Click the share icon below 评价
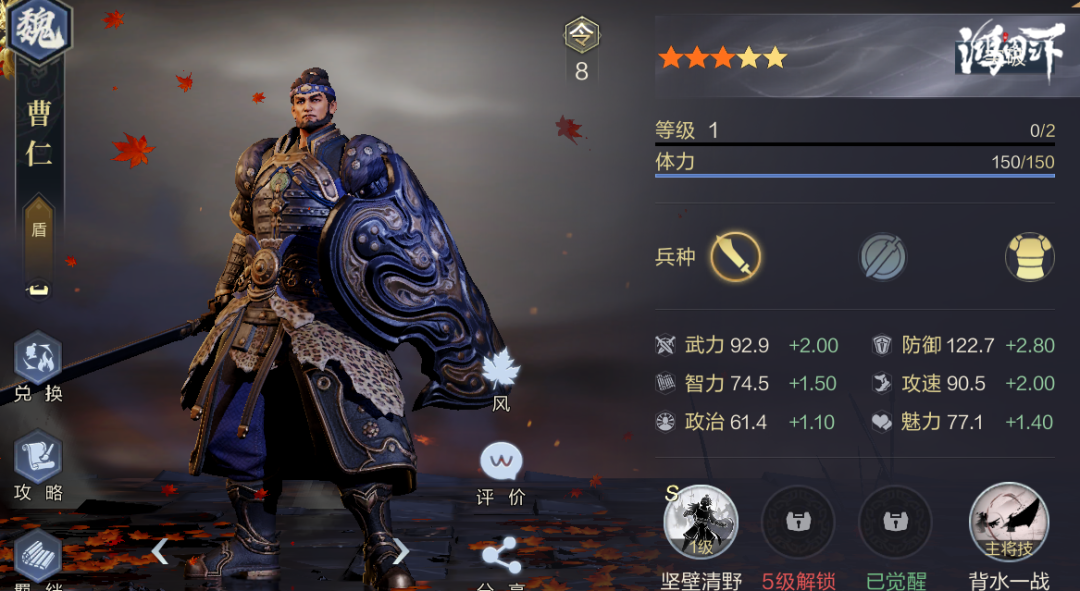This screenshot has width=1080, height=591. pos(501,556)
